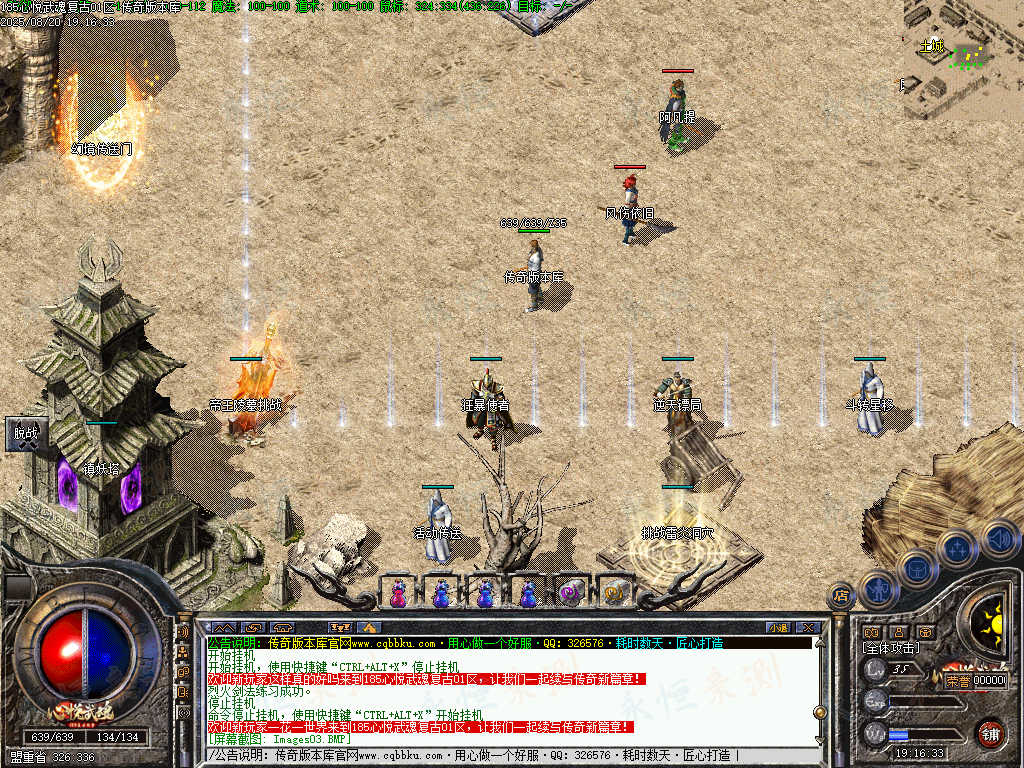Image resolution: width=1024 pixels, height=768 pixels.
Task: Type in the chat input field
Action: [500, 755]
